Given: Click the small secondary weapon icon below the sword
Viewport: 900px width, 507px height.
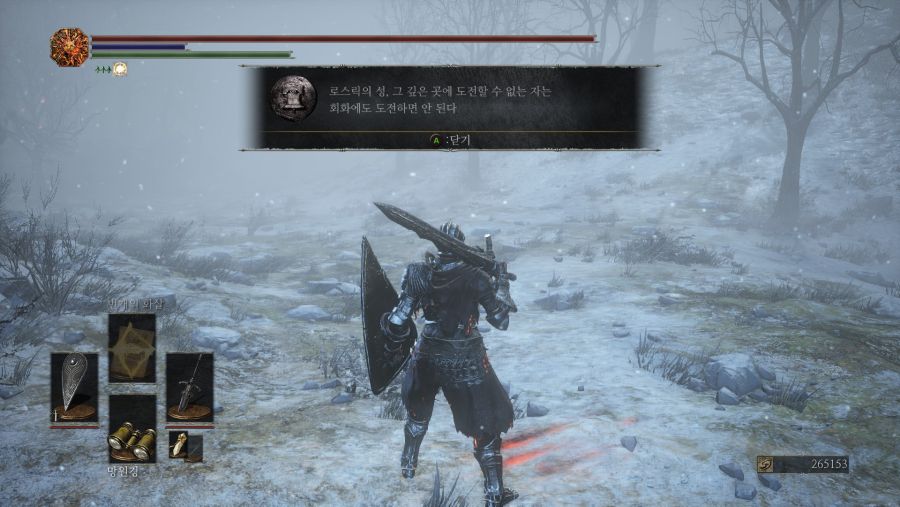Looking at the screenshot, I should 179,444.
